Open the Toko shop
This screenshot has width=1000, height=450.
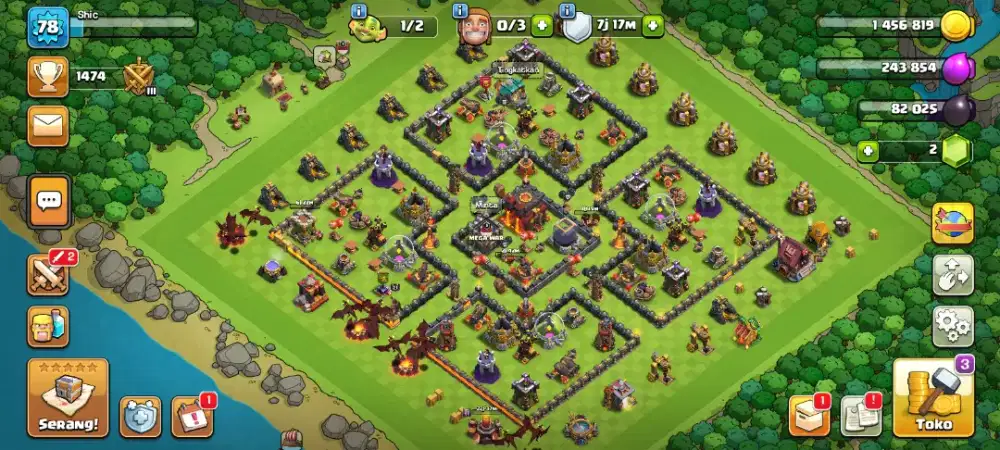click(932, 399)
